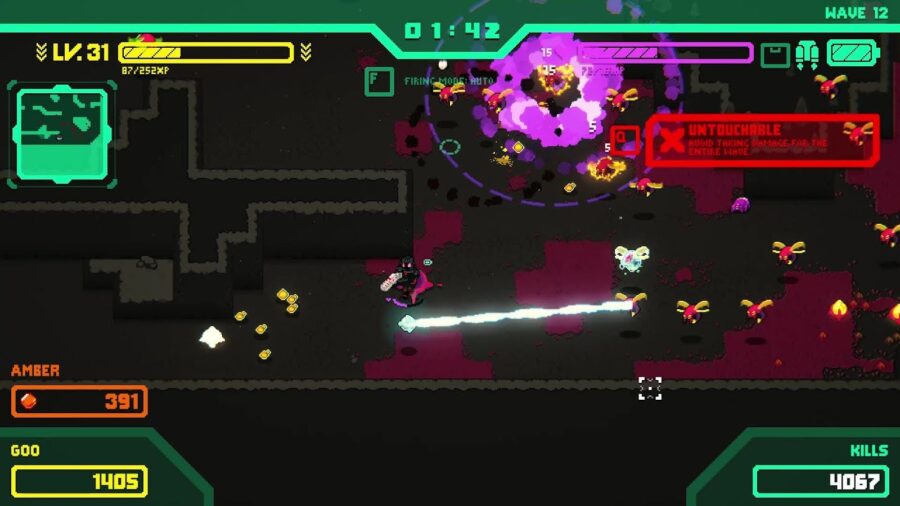
Task: Select the Untouchable challenge tracker
Action: click(761, 140)
